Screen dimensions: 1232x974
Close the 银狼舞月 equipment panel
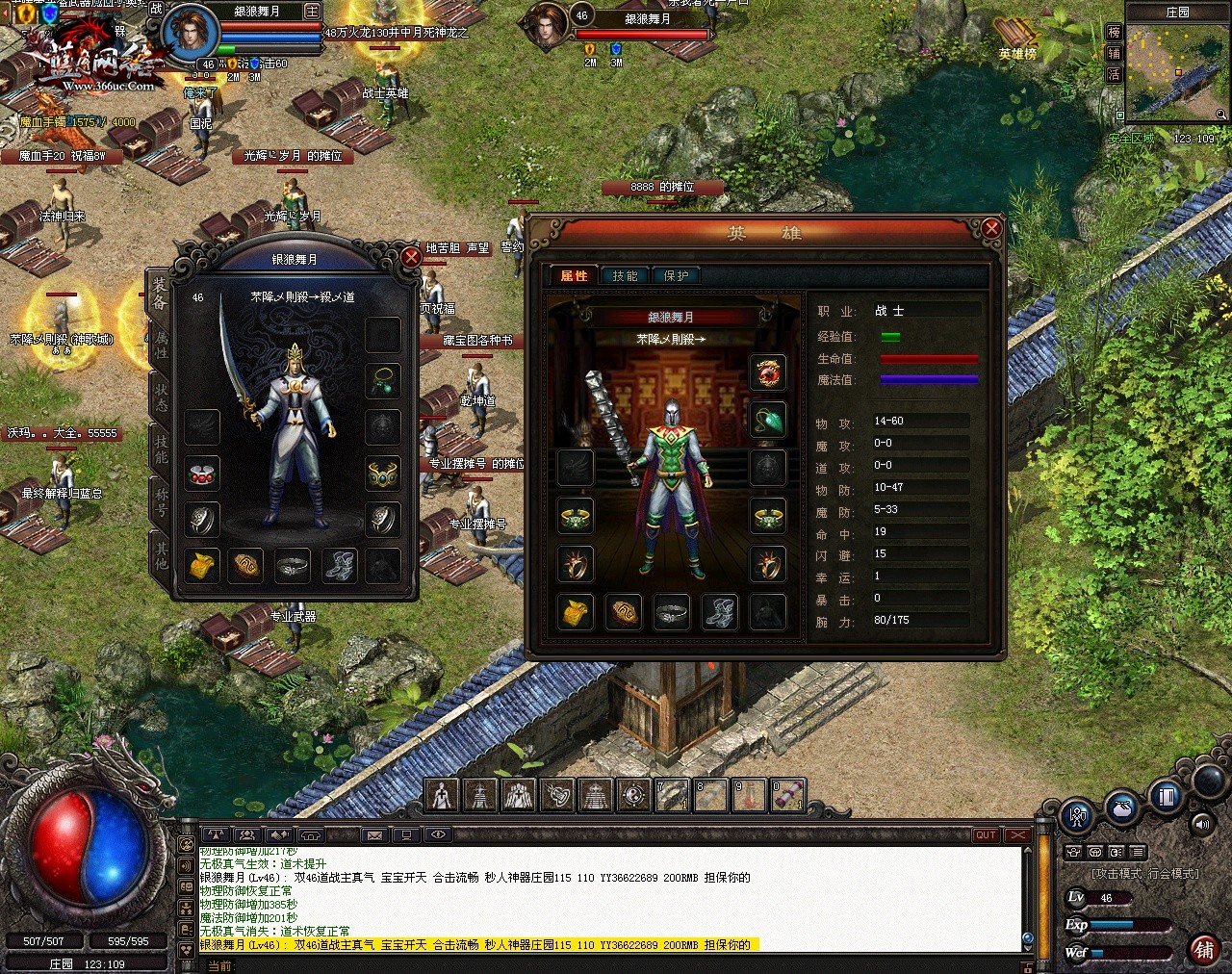(411, 257)
